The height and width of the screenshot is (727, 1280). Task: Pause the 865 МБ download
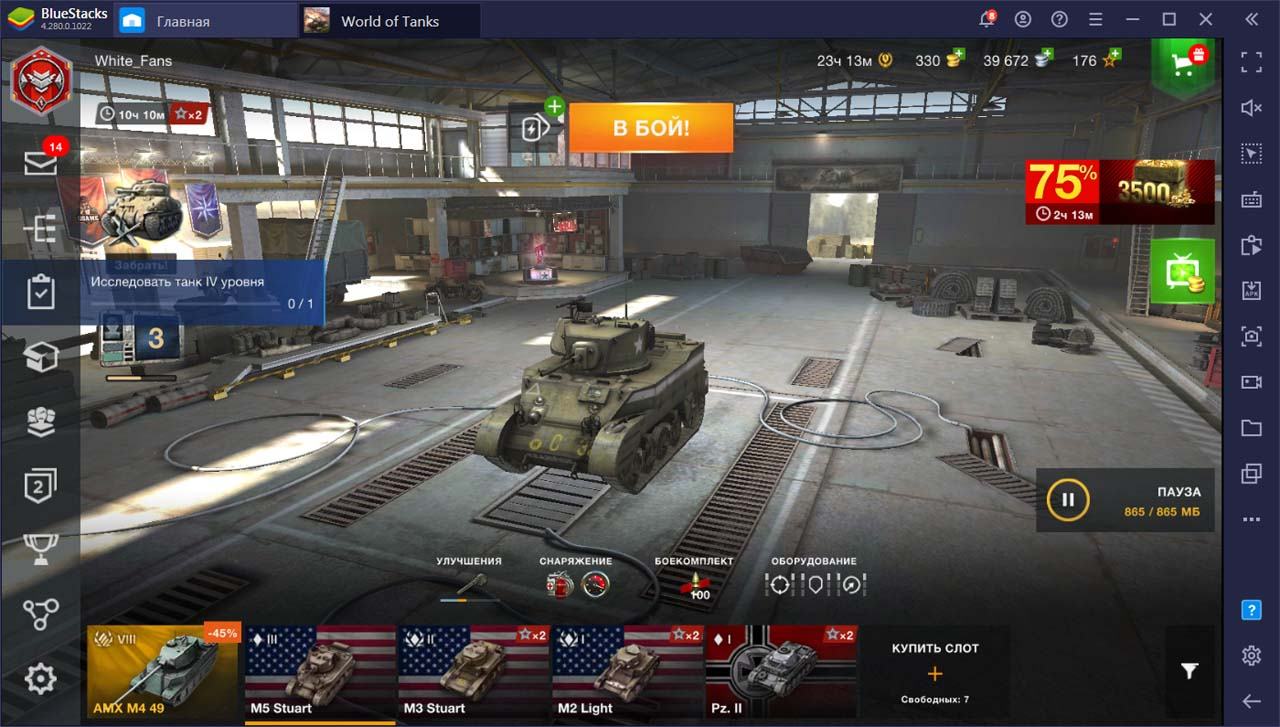tap(1068, 499)
